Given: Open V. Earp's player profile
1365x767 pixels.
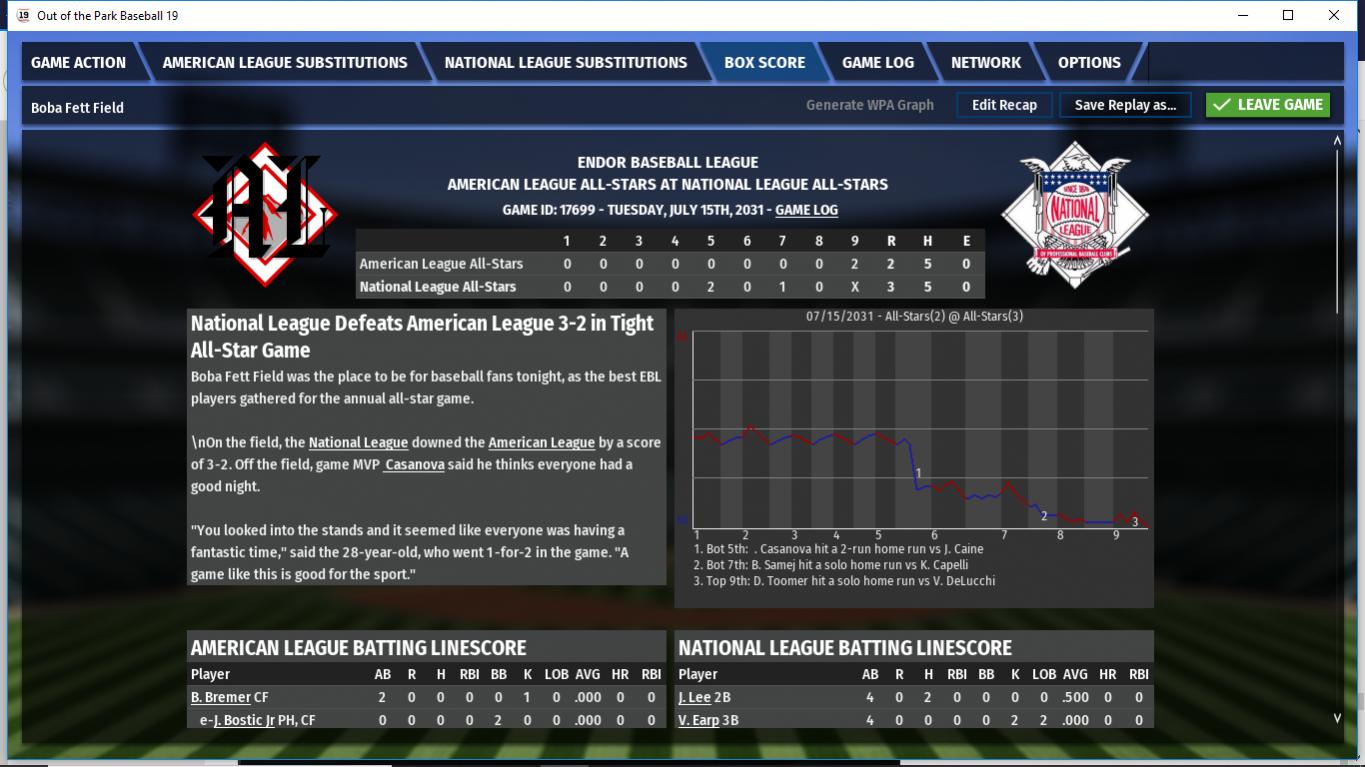Looking at the screenshot, I should pyautogui.click(x=698, y=720).
